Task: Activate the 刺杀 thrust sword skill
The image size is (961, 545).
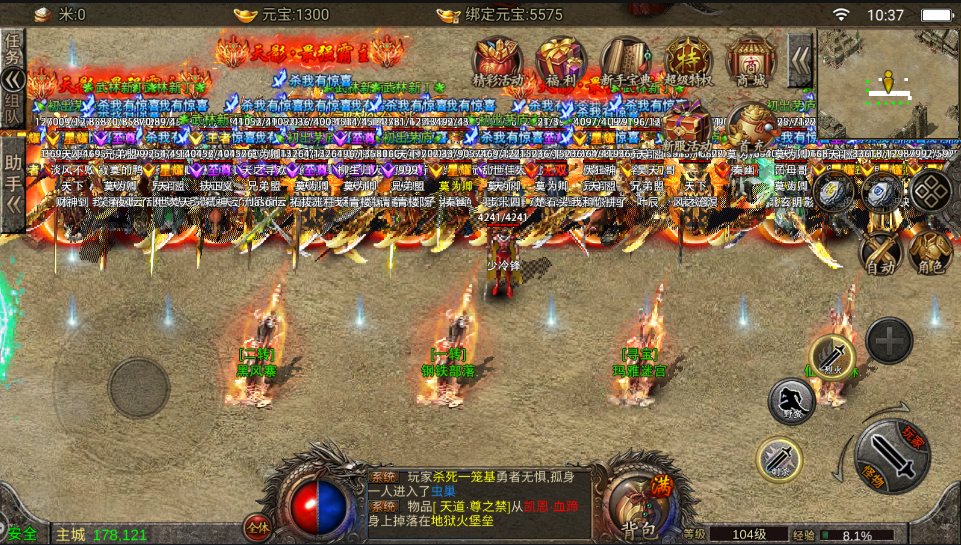Action: (x=778, y=460)
